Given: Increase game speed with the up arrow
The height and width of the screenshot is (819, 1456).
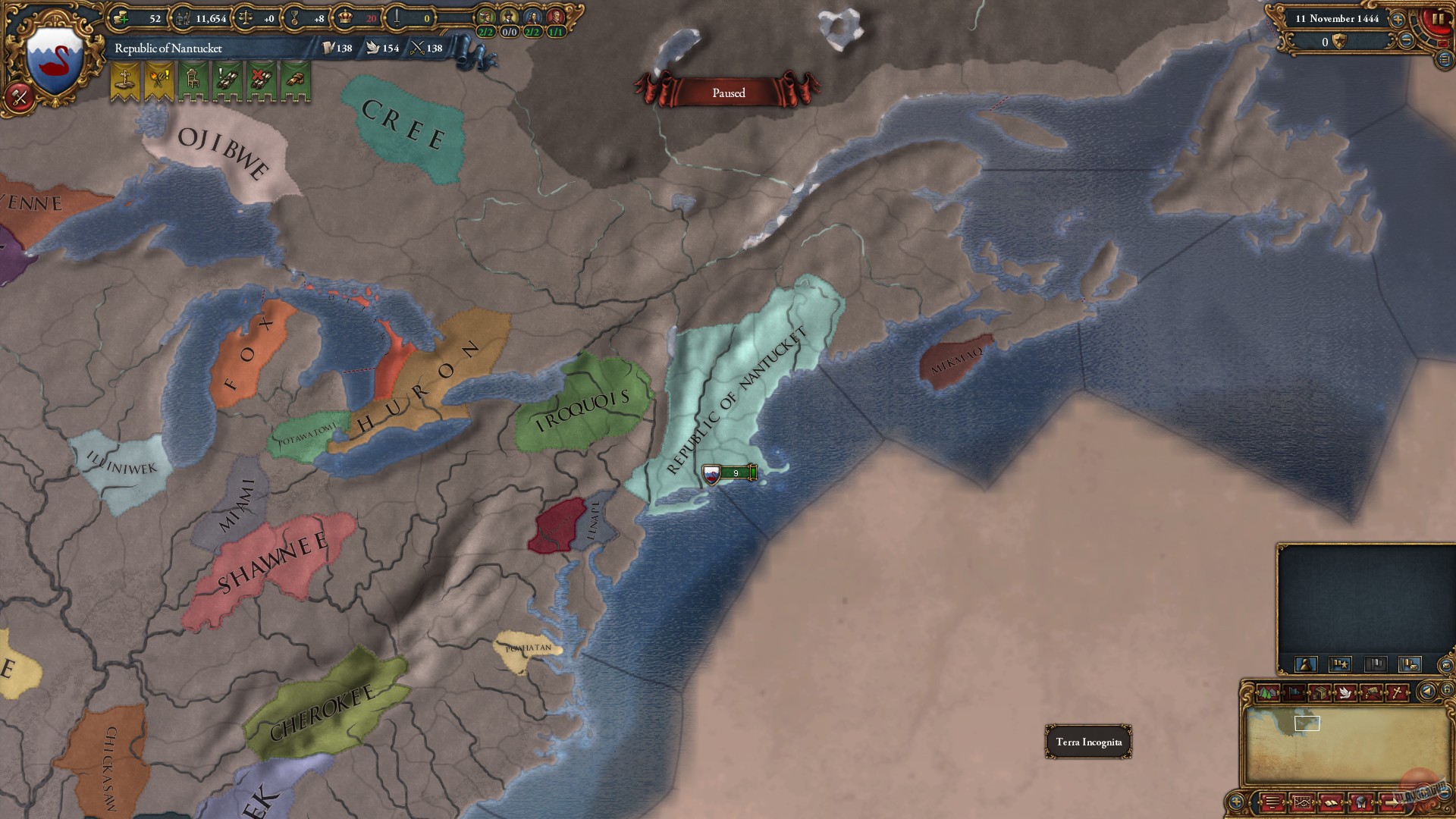Looking at the screenshot, I should point(1398,19).
